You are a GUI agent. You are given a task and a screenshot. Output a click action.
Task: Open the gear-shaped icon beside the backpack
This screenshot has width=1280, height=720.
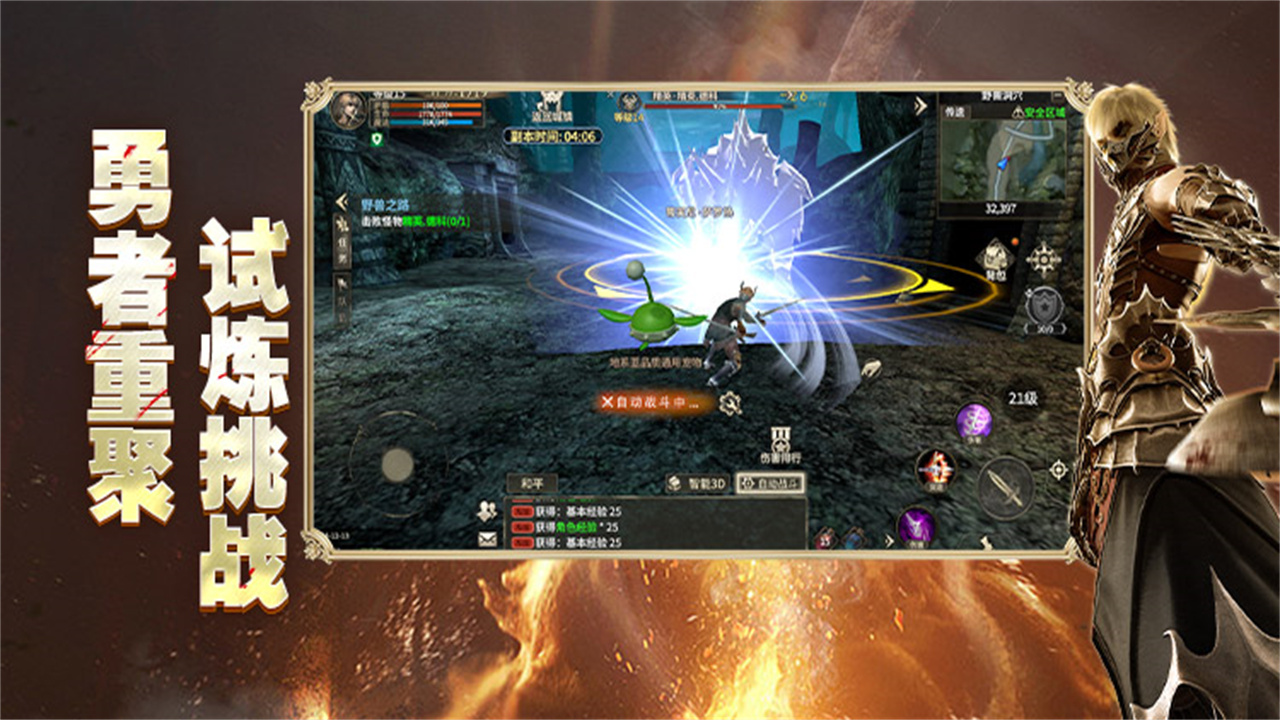pos(1044,259)
